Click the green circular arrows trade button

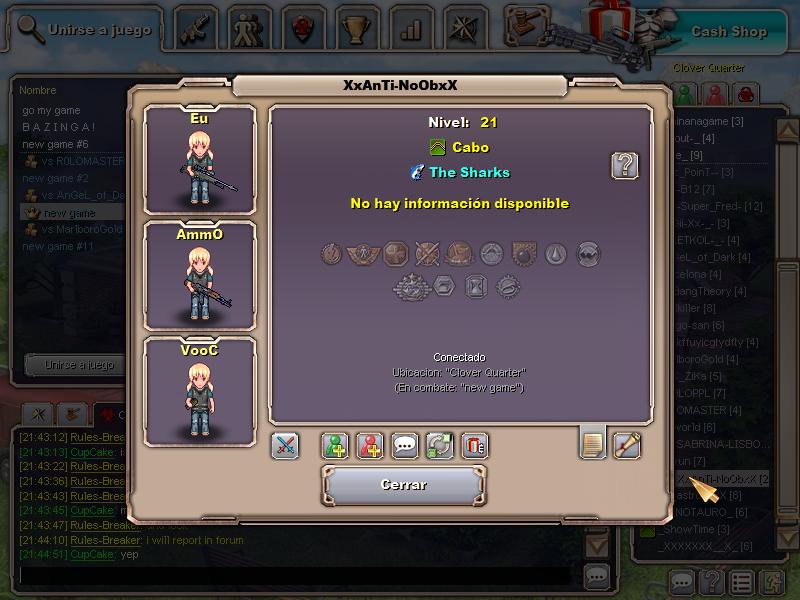click(440, 446)
